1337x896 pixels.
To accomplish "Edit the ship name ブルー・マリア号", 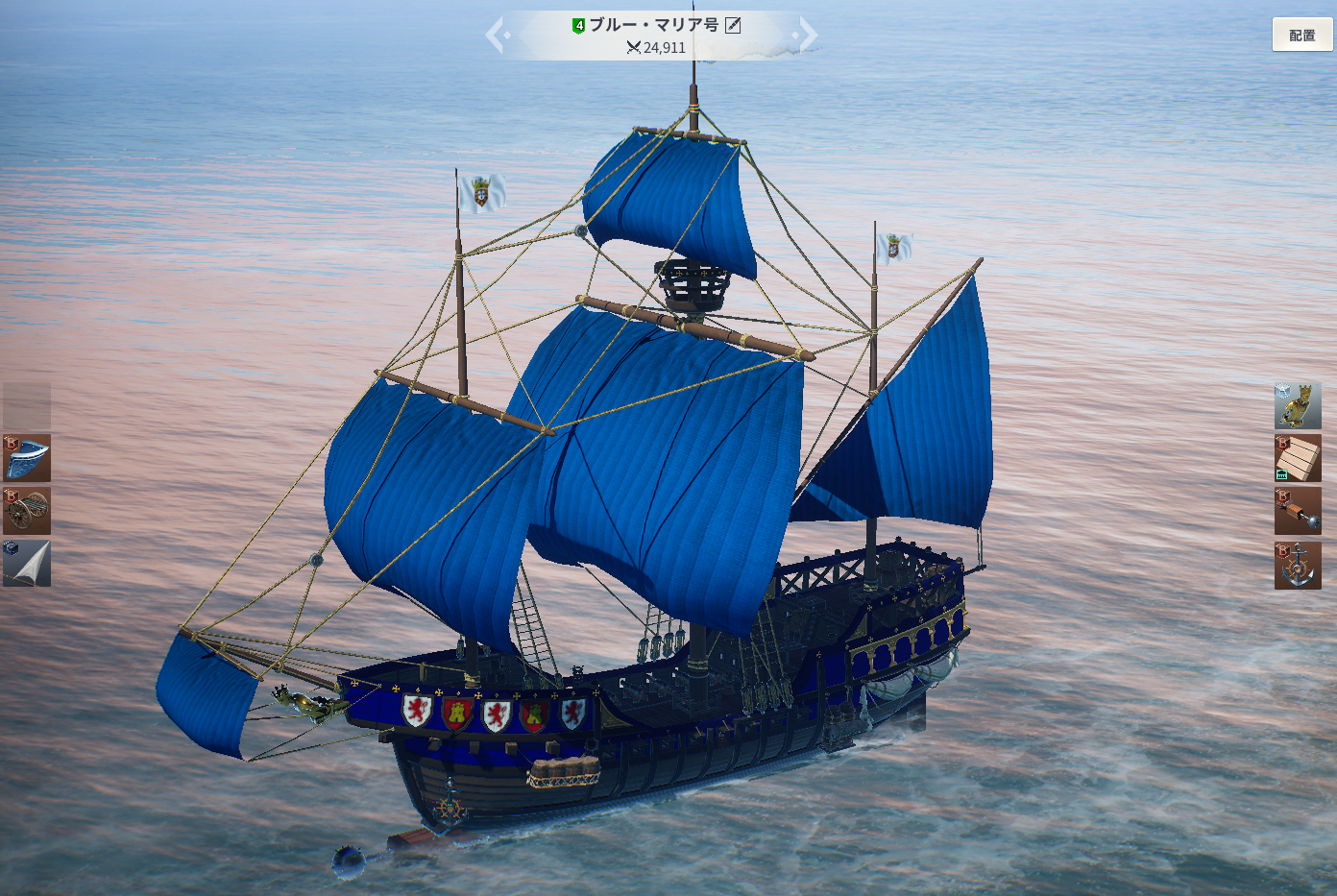I will [733, 25].
